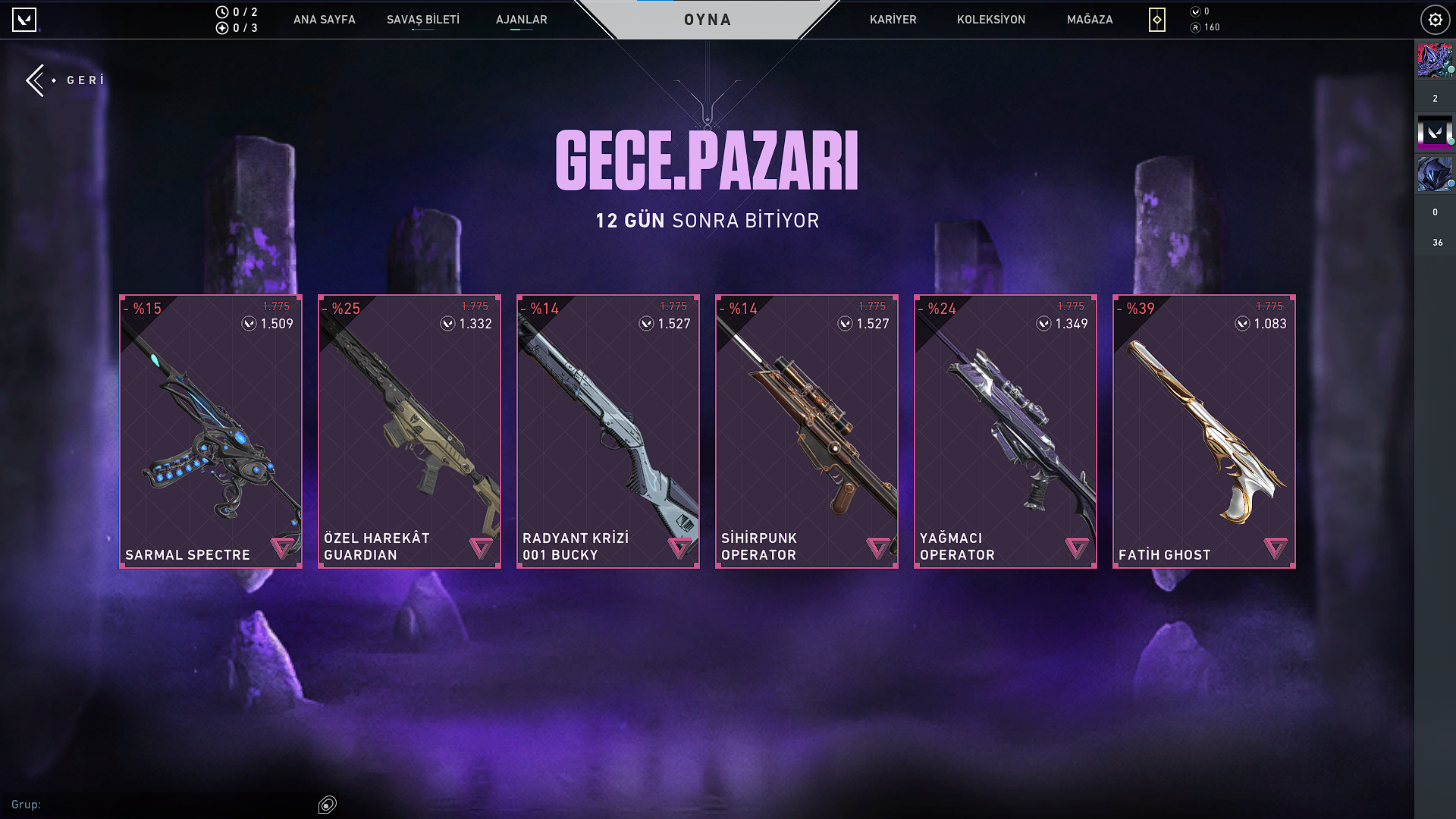Go back with the Geri button

tap(66, 80)
